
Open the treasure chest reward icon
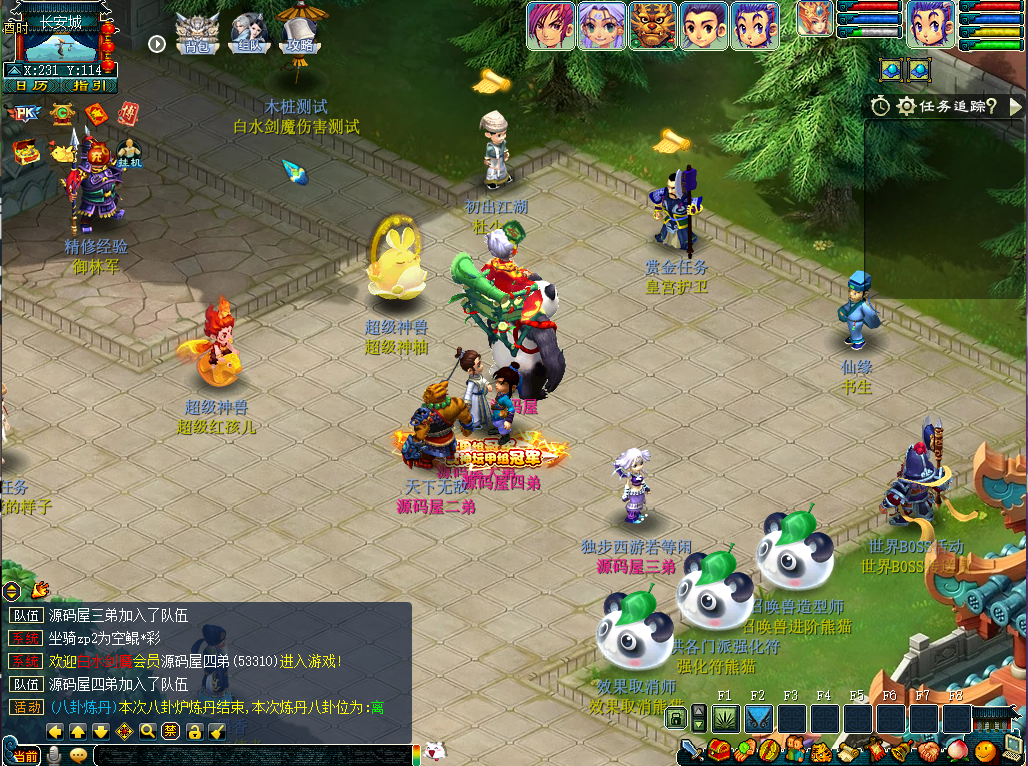point(25,151)
